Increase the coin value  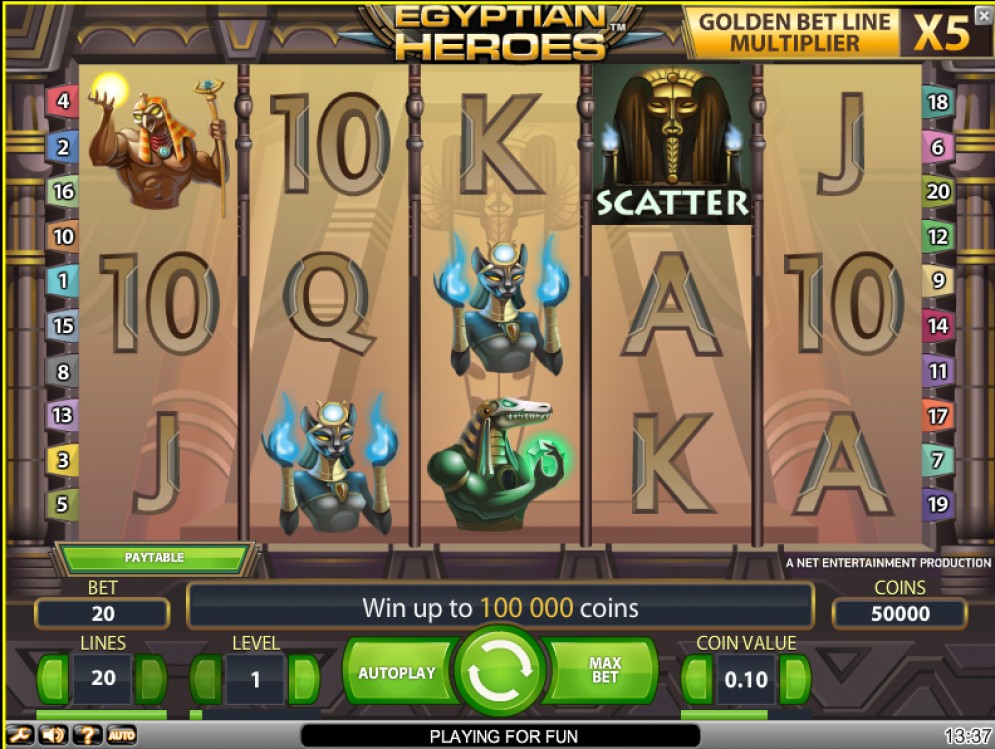[x=795, y=680]
